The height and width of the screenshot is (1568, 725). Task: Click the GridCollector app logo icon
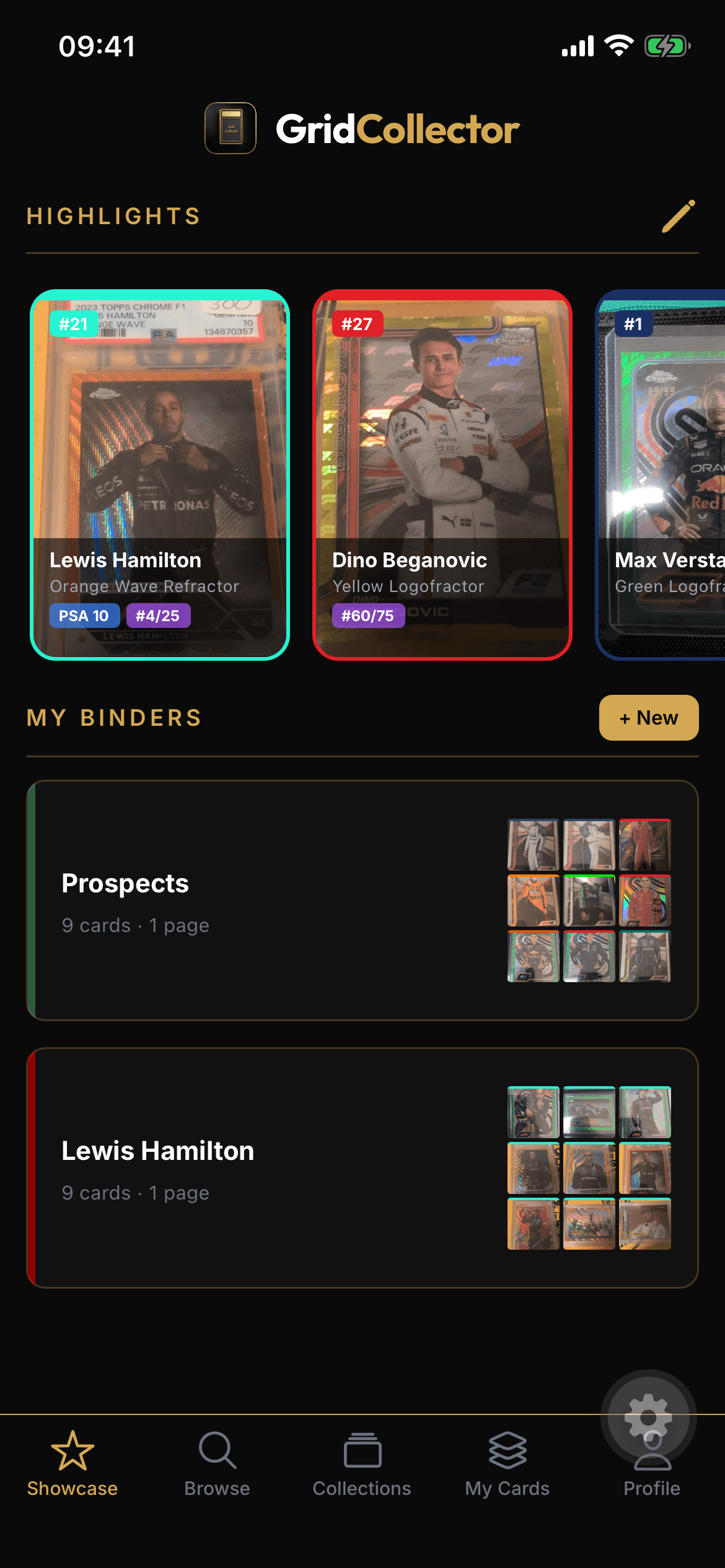tap(231, 128)
